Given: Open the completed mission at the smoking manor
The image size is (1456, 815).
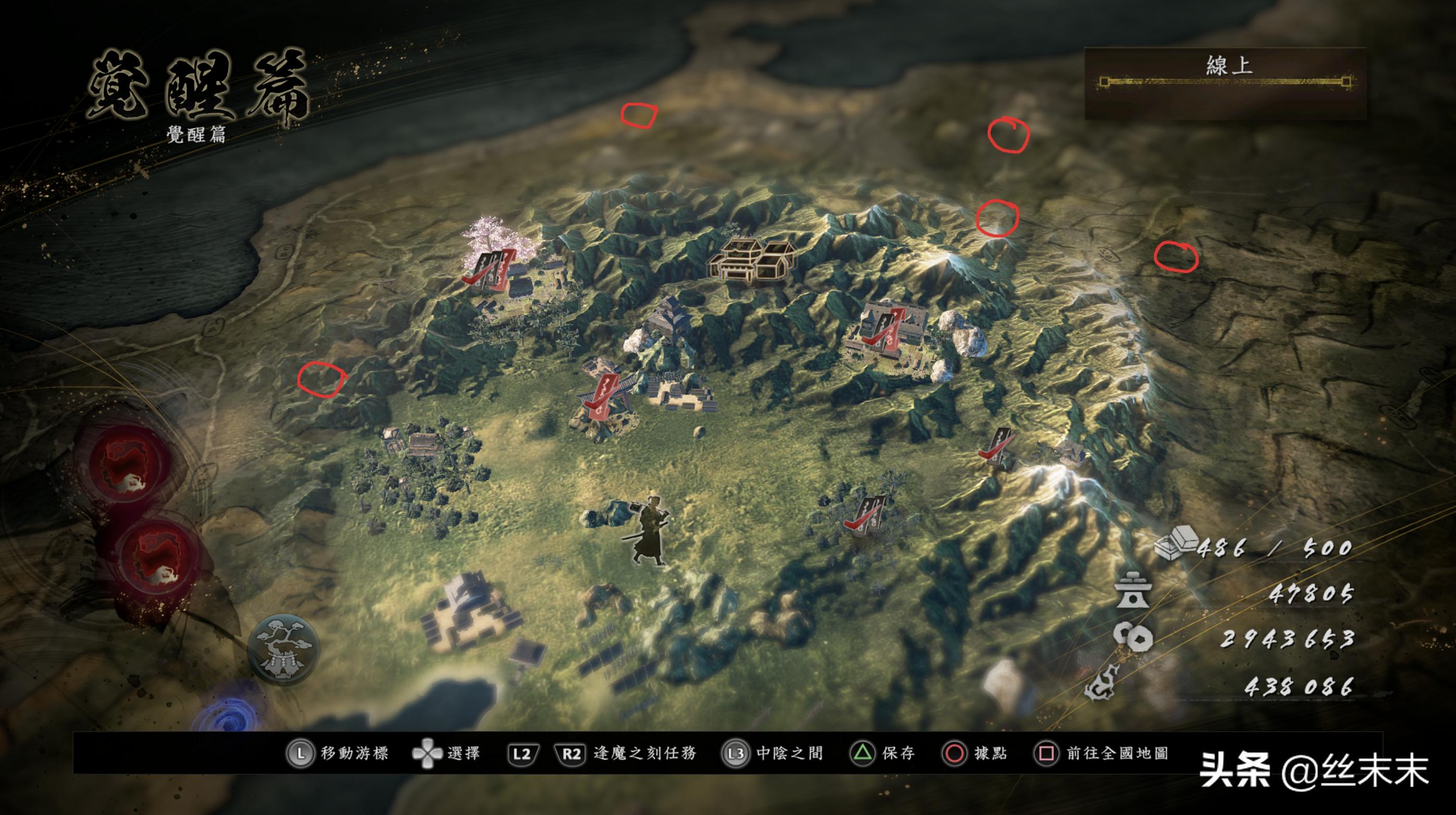Looking at the screenshot, I should tap(883, 331).
